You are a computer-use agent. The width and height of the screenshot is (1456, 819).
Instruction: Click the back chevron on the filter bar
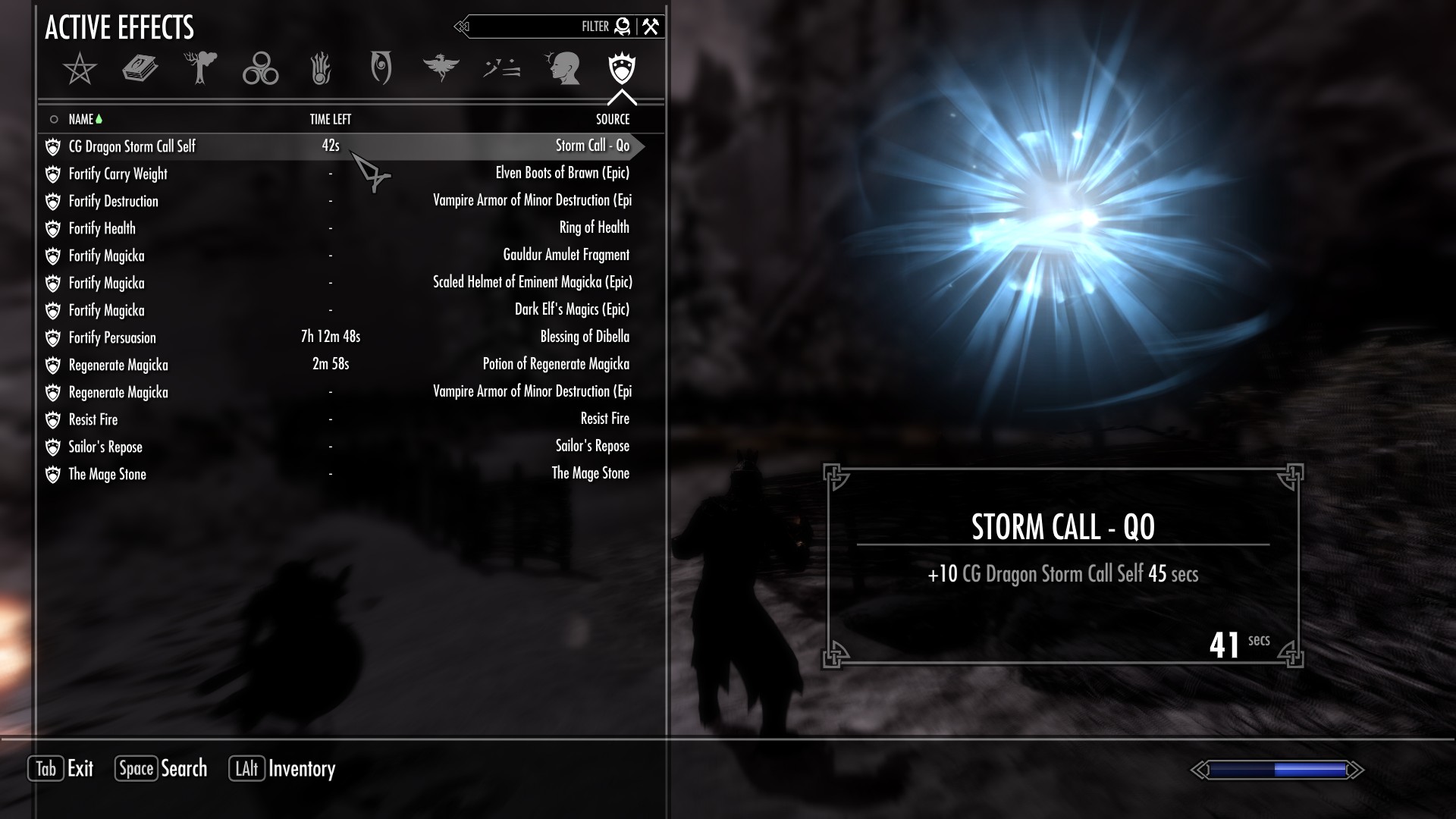click(x=461, y=27)
